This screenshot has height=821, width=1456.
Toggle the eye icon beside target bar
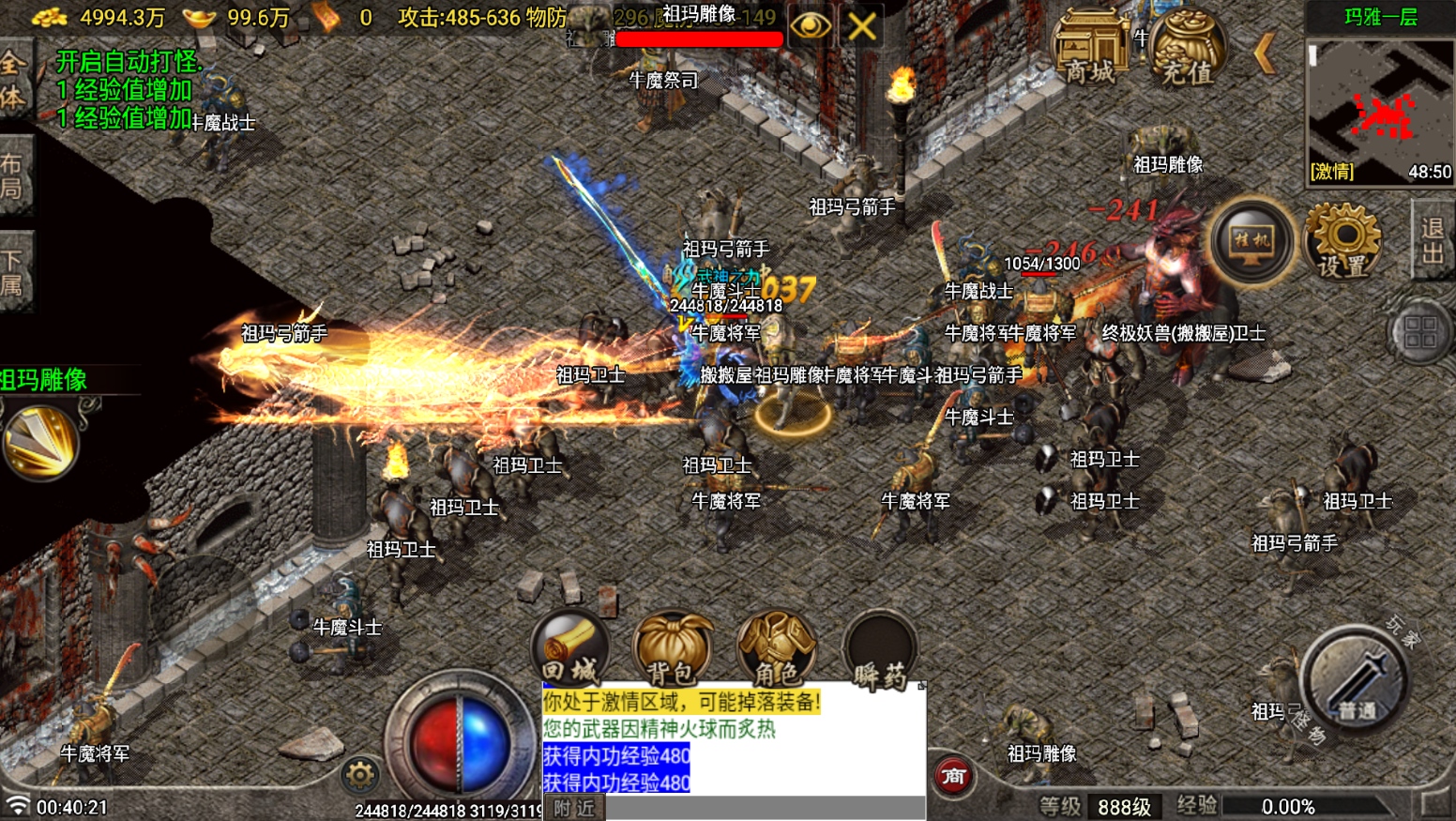pyautogui.click(x=810, y=25)
